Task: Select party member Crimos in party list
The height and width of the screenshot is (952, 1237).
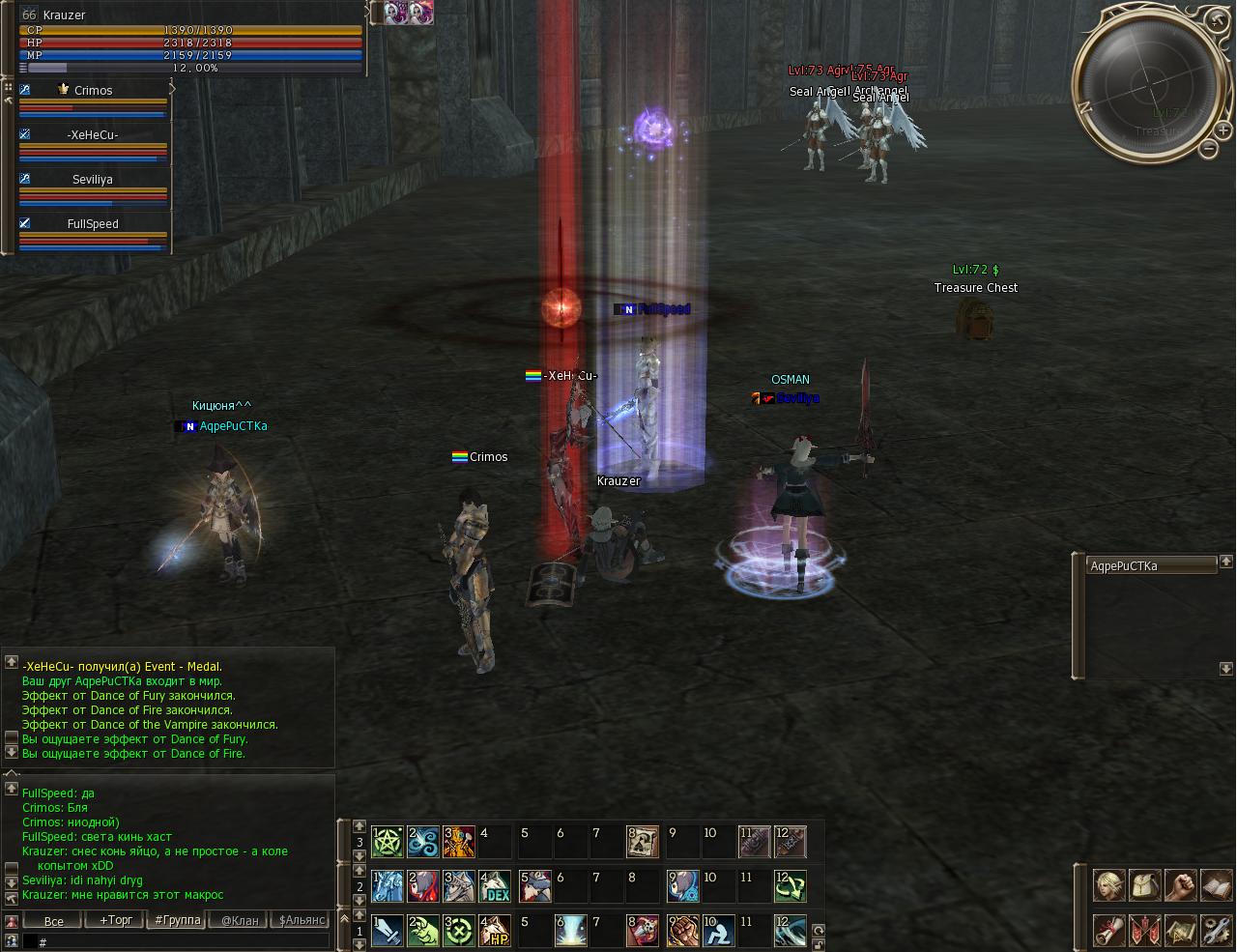Action: (93, 90)
